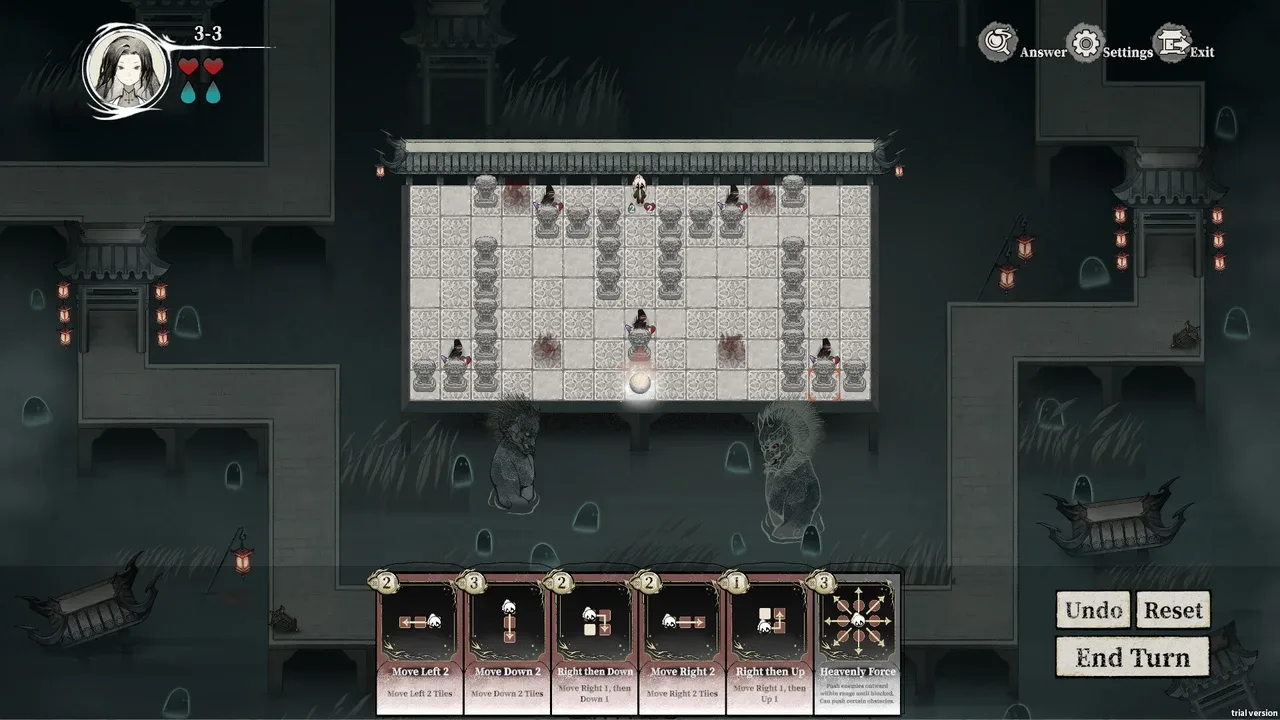1280x720 pixels.
Task: Choose the Move Down 2 card
Action: (x=507, y=640)
